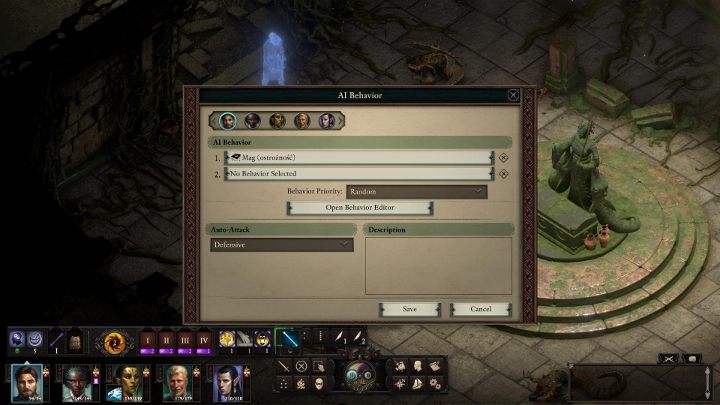Click the central pause and speed medallion
Screen dimensions: 720x405
359,374
